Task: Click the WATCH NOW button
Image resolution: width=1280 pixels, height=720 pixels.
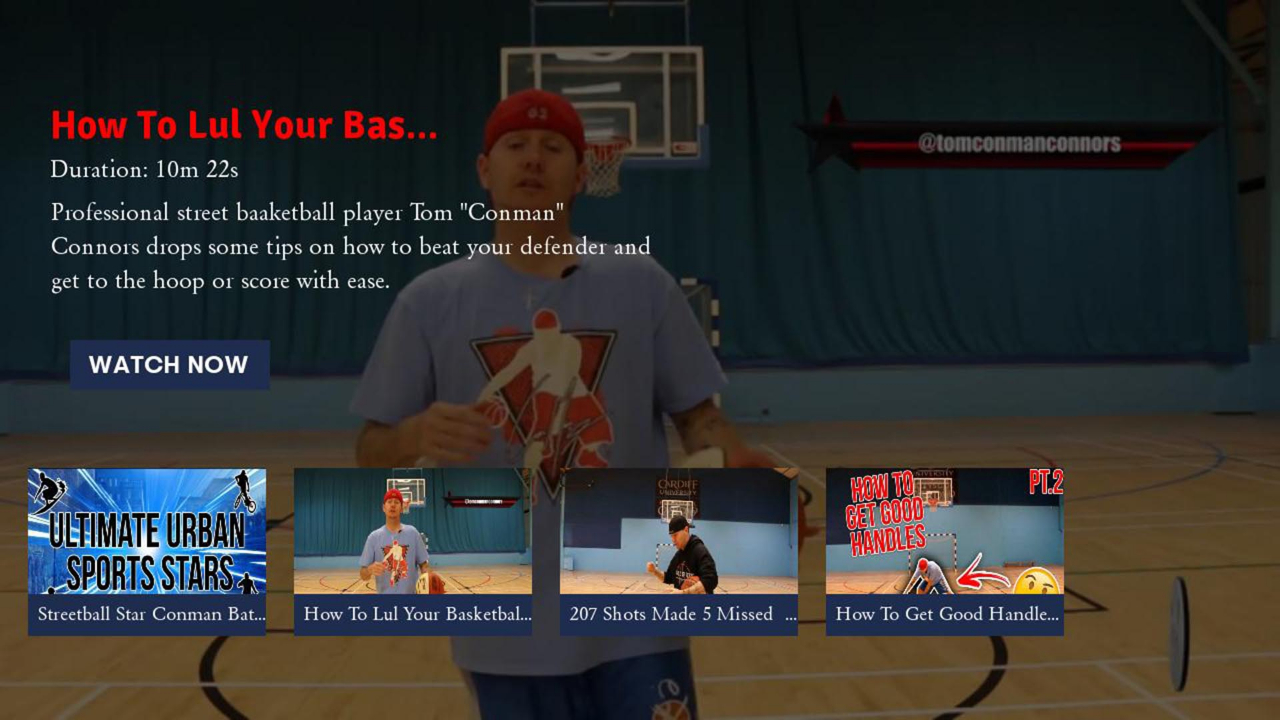Action: coord(169,364)
